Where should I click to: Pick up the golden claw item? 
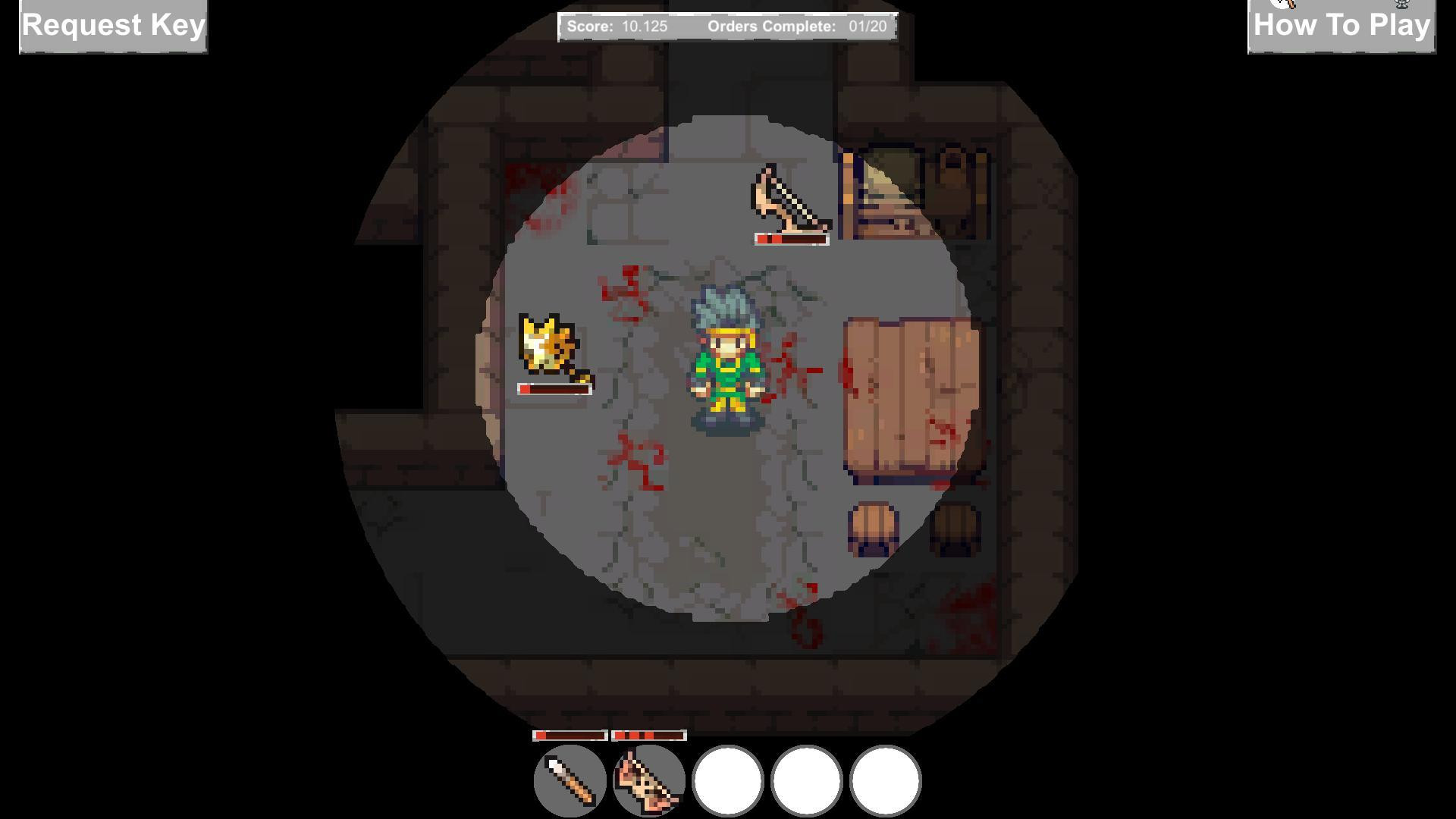[x=548, y=345]
